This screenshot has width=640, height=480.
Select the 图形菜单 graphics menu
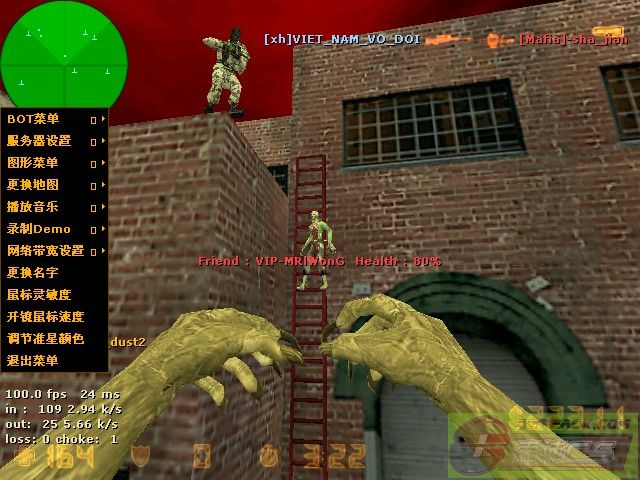point(34,163)
